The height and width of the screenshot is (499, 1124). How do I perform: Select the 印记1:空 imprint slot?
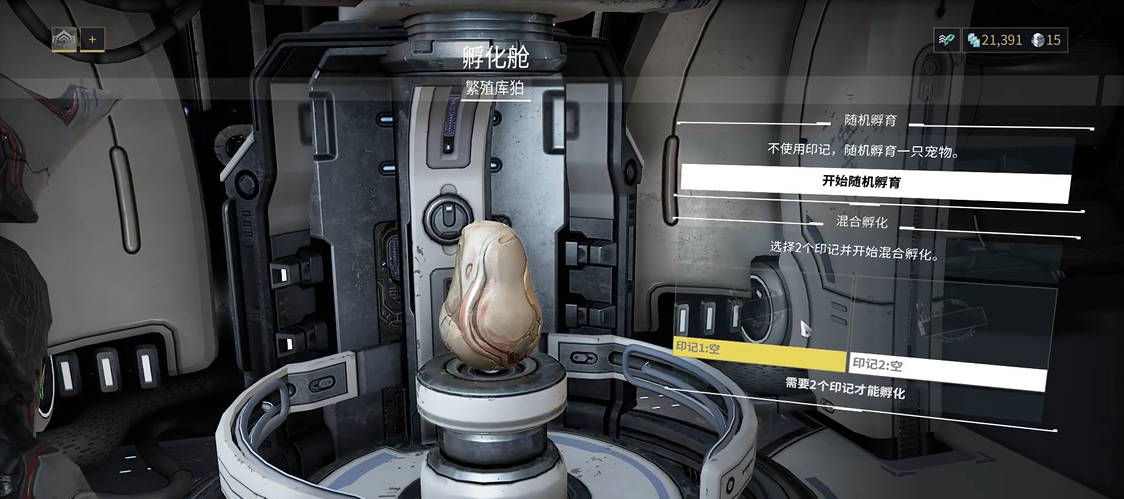(760, 356)
